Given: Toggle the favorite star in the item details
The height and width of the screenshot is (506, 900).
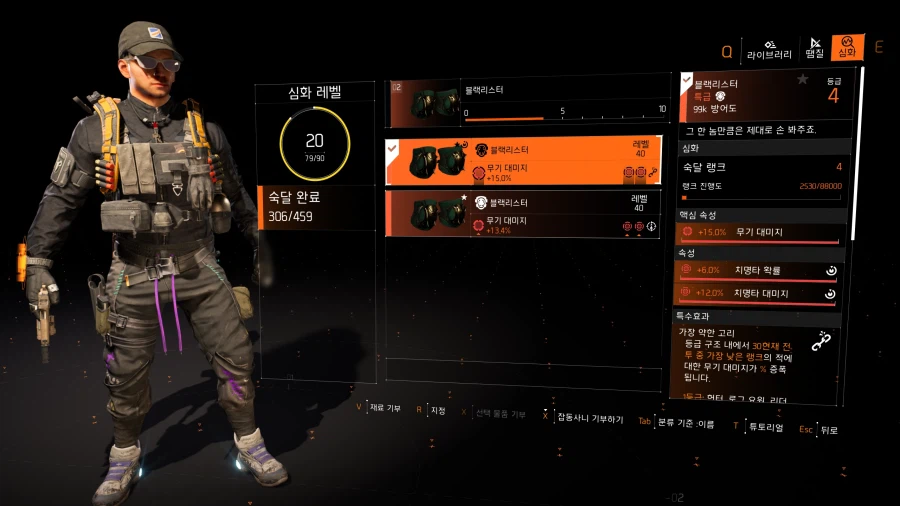Looking at the screenshot, I should point(802,79).
